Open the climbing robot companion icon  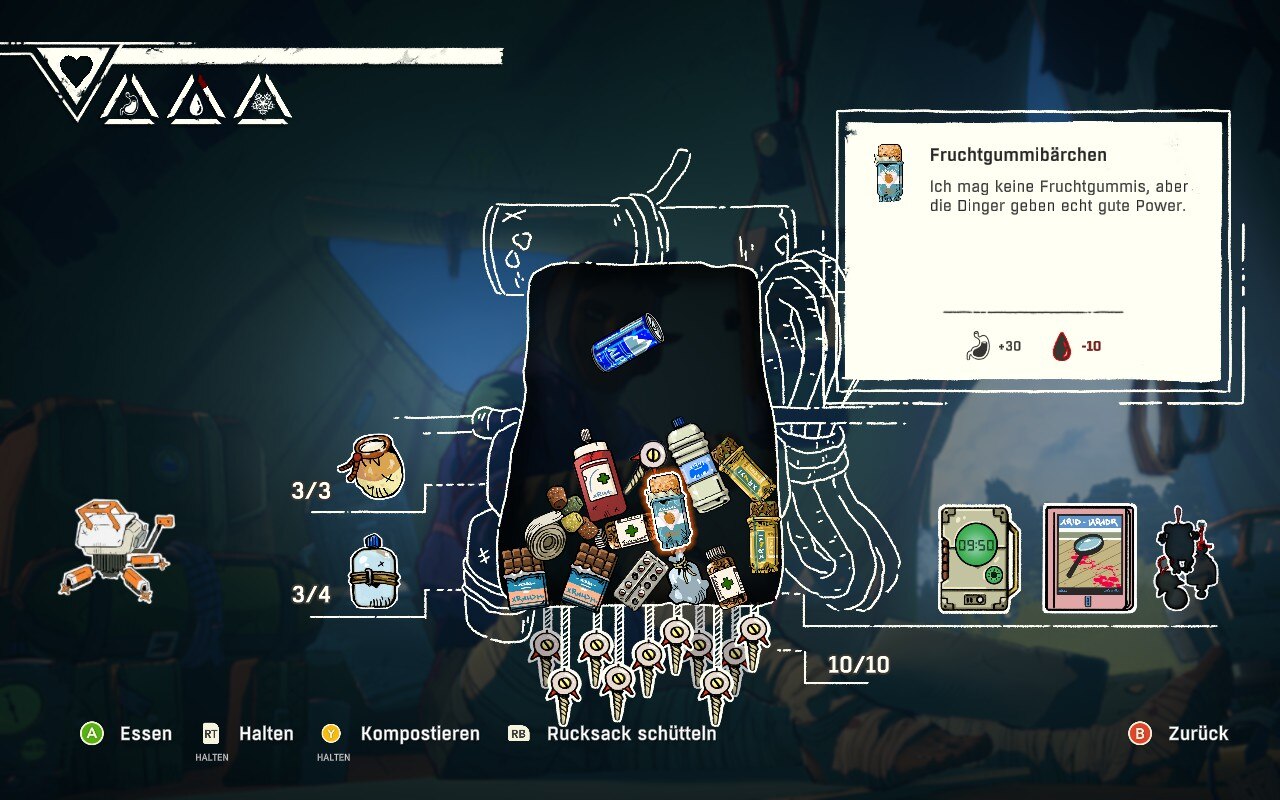pyautogui.click(x=116, y=549)
